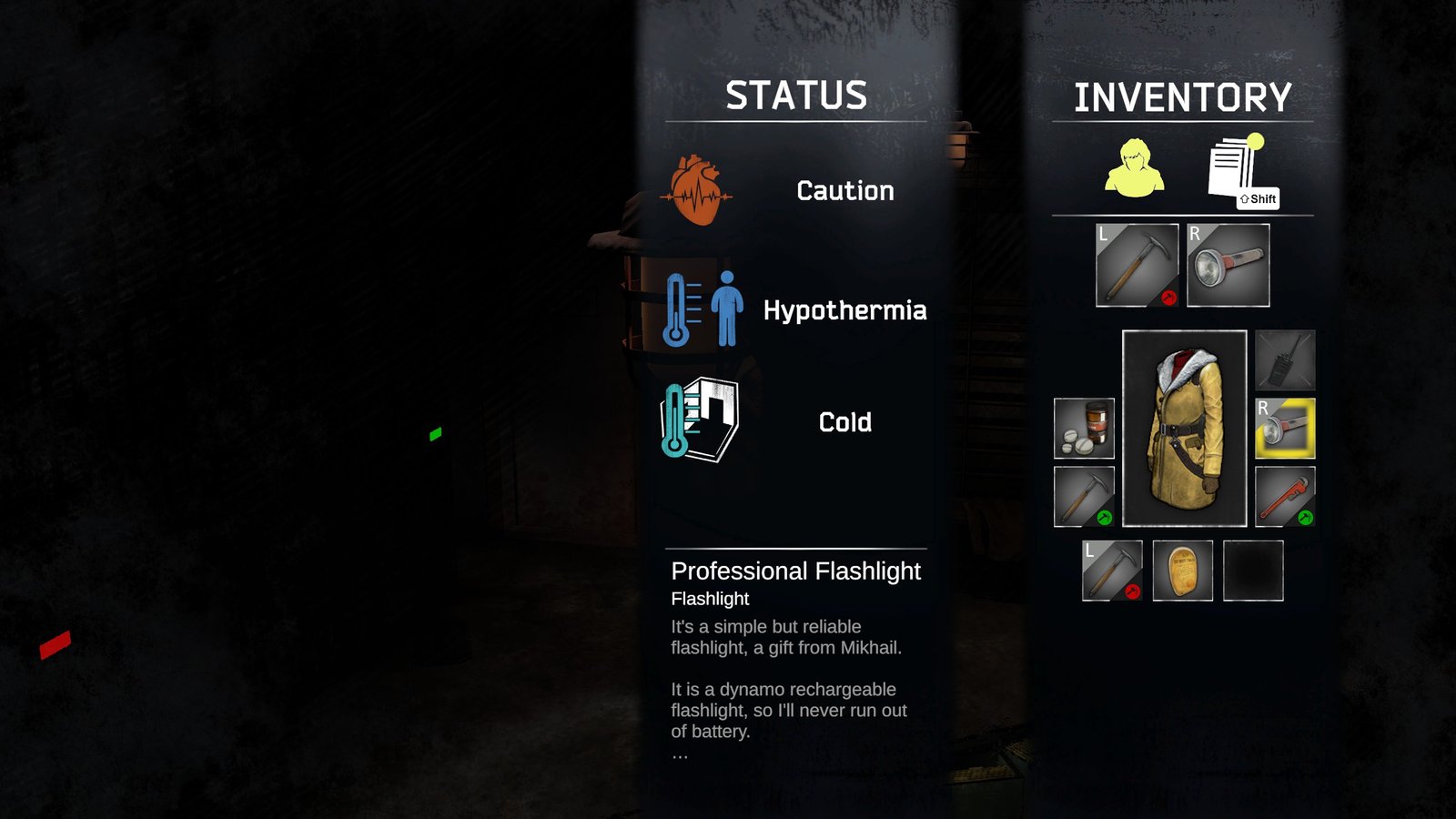Select the ice axe with green badge
This screenshot has height=819, width=1456.
pos(1084,497)
